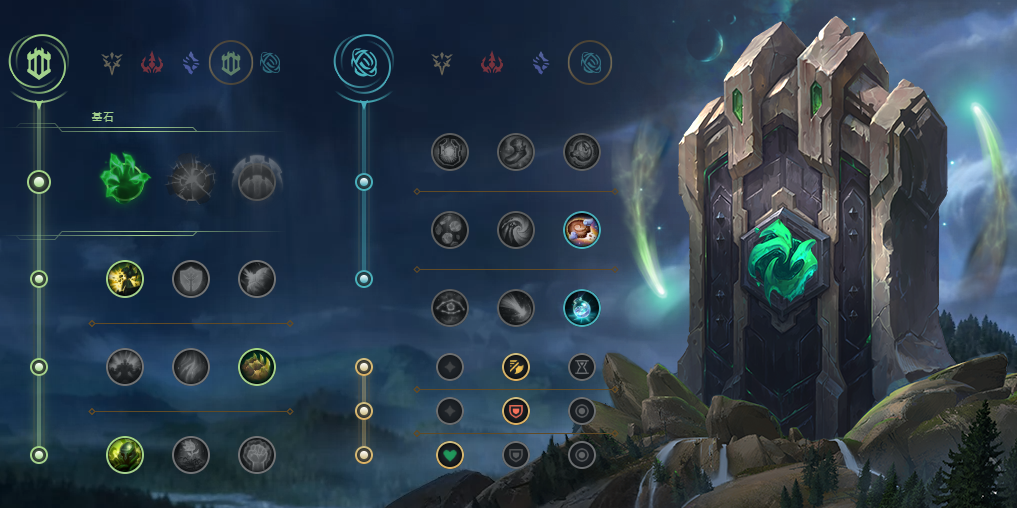Choose the attack speed stat shard
This screenshot has height=508, width=1017.
tap(516, 367)
